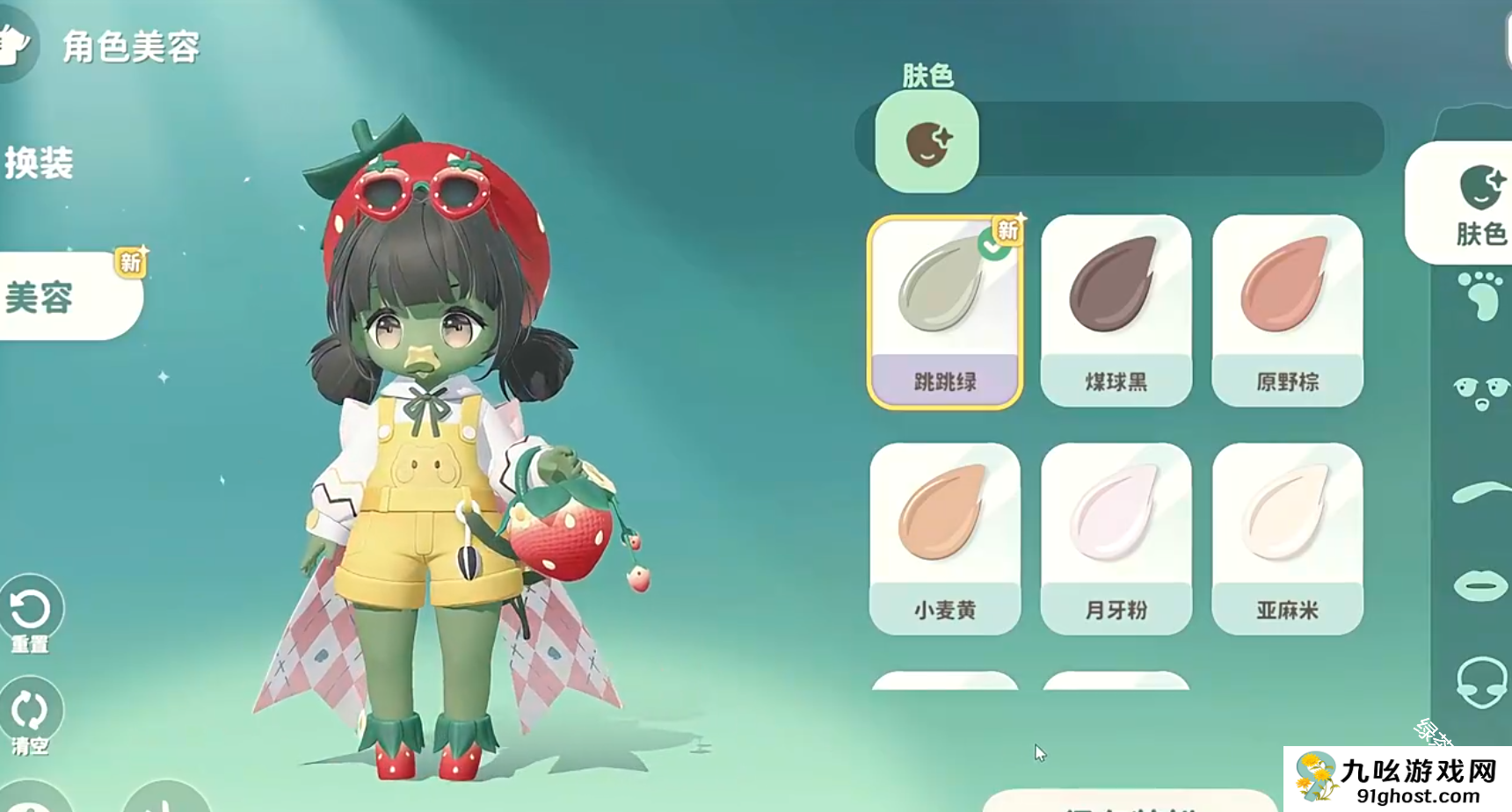Image resolution: width=1512 pixels, height=812 pixels.
Task: Choose the 煤球黑 dark skin tone
Action: coord(1116,311)
